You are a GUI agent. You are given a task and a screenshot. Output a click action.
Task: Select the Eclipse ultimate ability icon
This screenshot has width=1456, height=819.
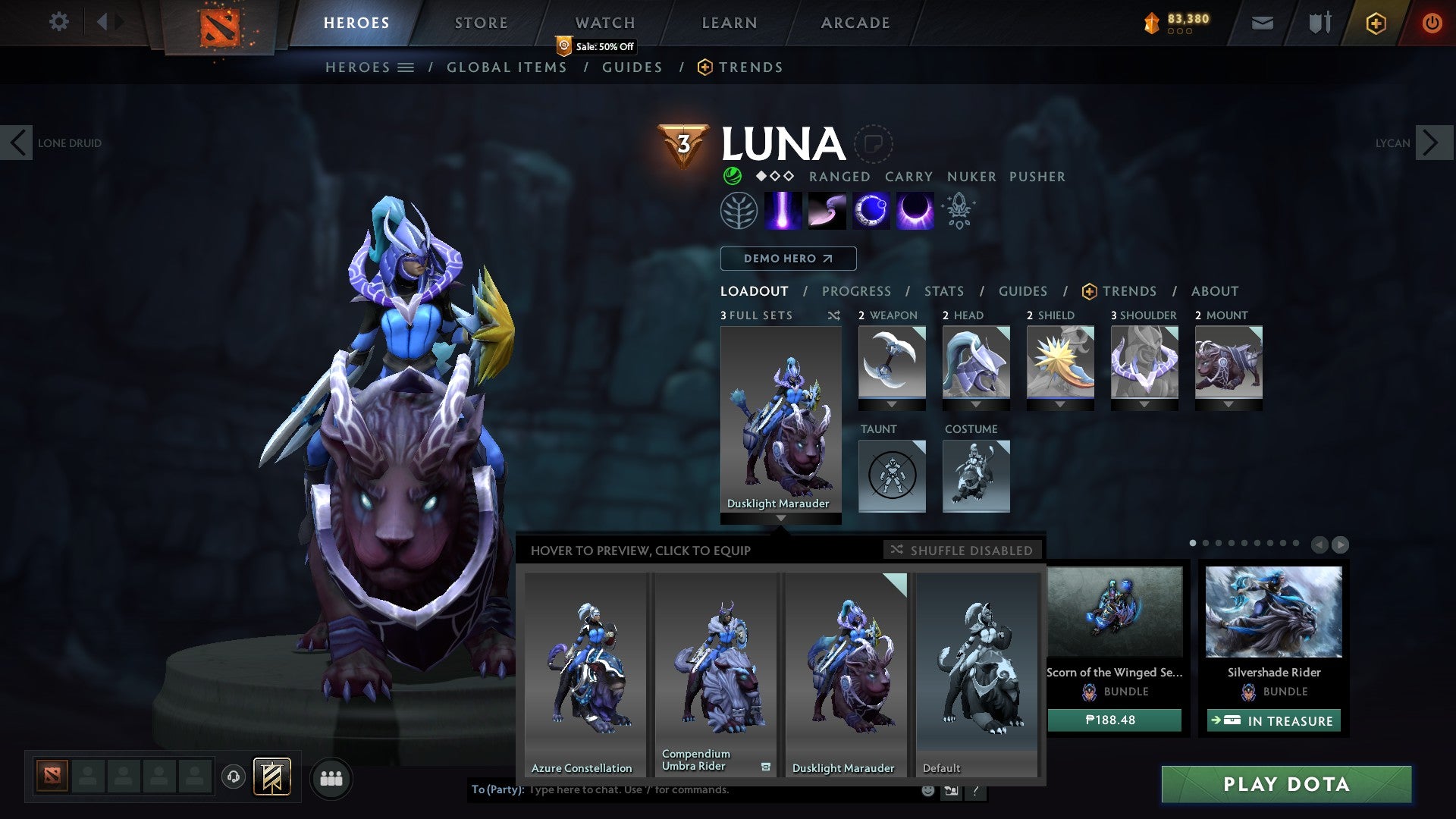[915, 210]
